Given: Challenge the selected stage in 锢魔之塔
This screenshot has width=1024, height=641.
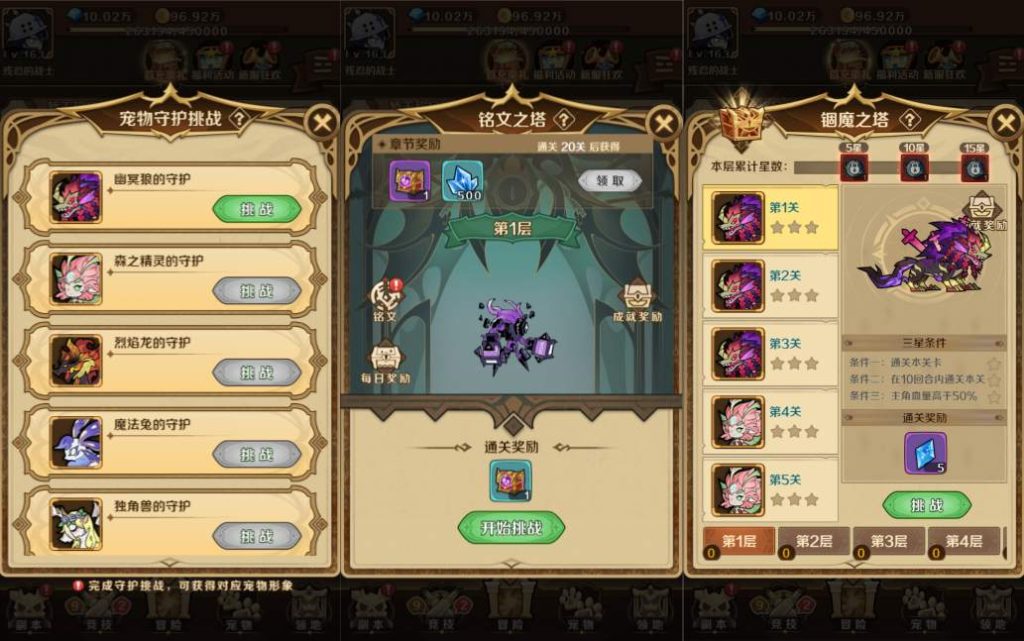Looking at the screenshot, I should click(927, 505).
